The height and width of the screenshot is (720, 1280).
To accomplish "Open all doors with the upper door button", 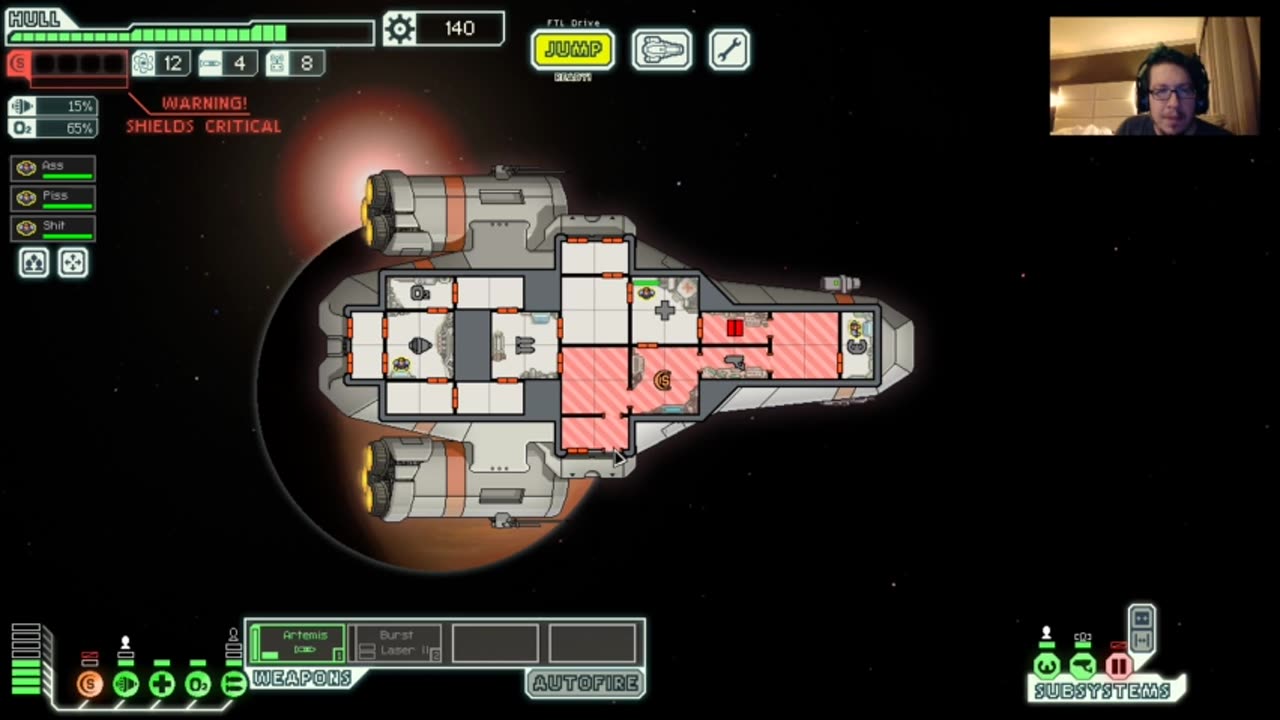I will pyautogui.click(x=1142, y=617).
